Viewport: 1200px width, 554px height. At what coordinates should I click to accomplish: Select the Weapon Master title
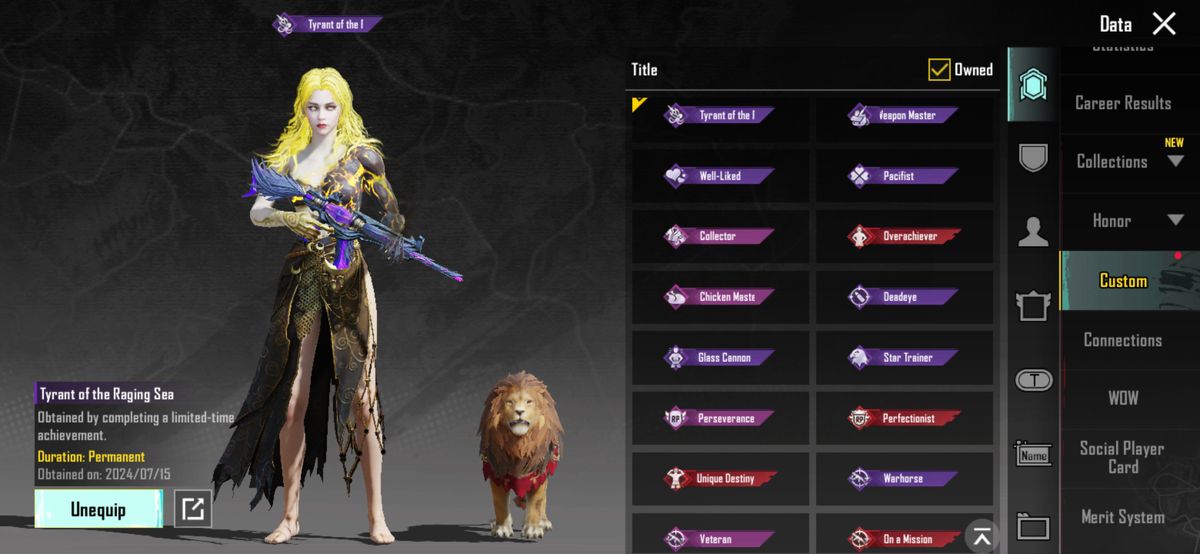click(905, 116)
